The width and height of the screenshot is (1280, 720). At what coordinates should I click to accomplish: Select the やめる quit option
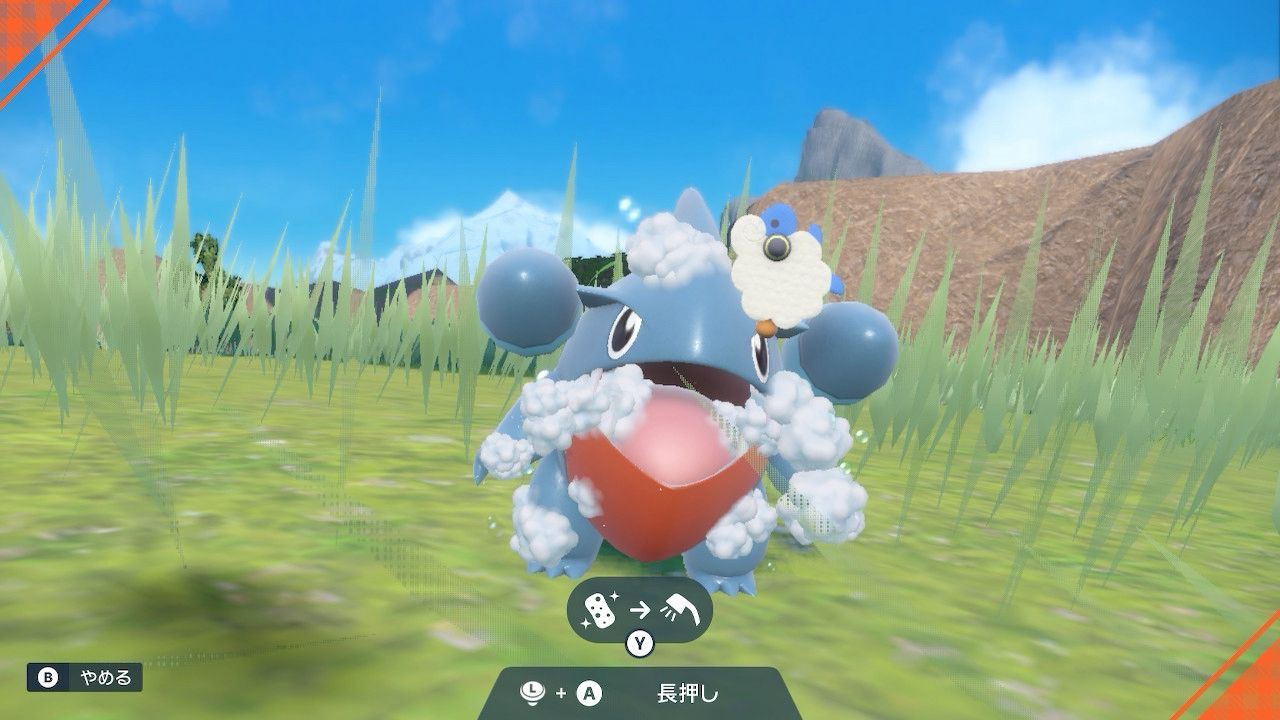point(85,677)
